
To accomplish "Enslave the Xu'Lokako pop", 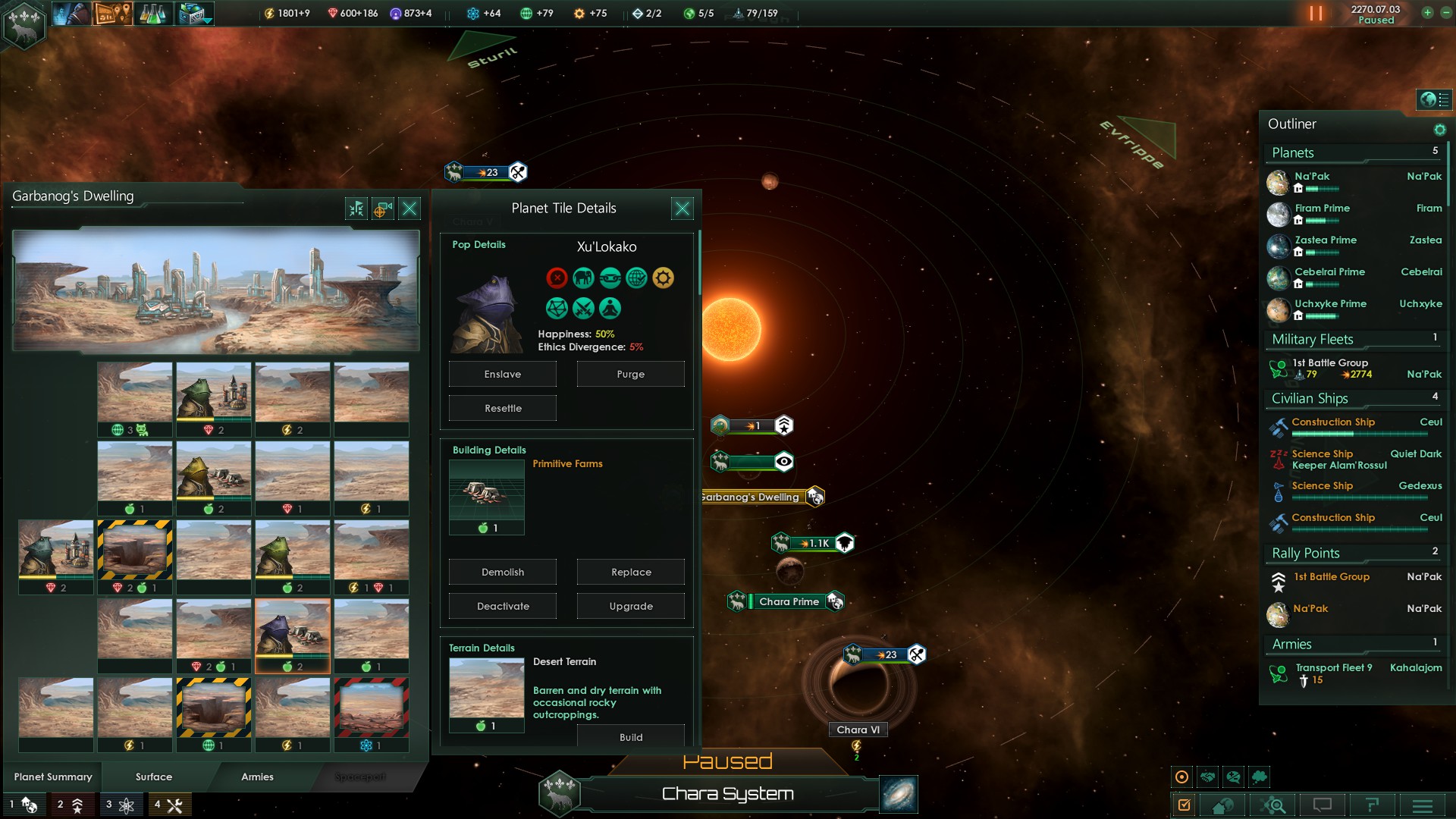I will click(x=502, y=375).
